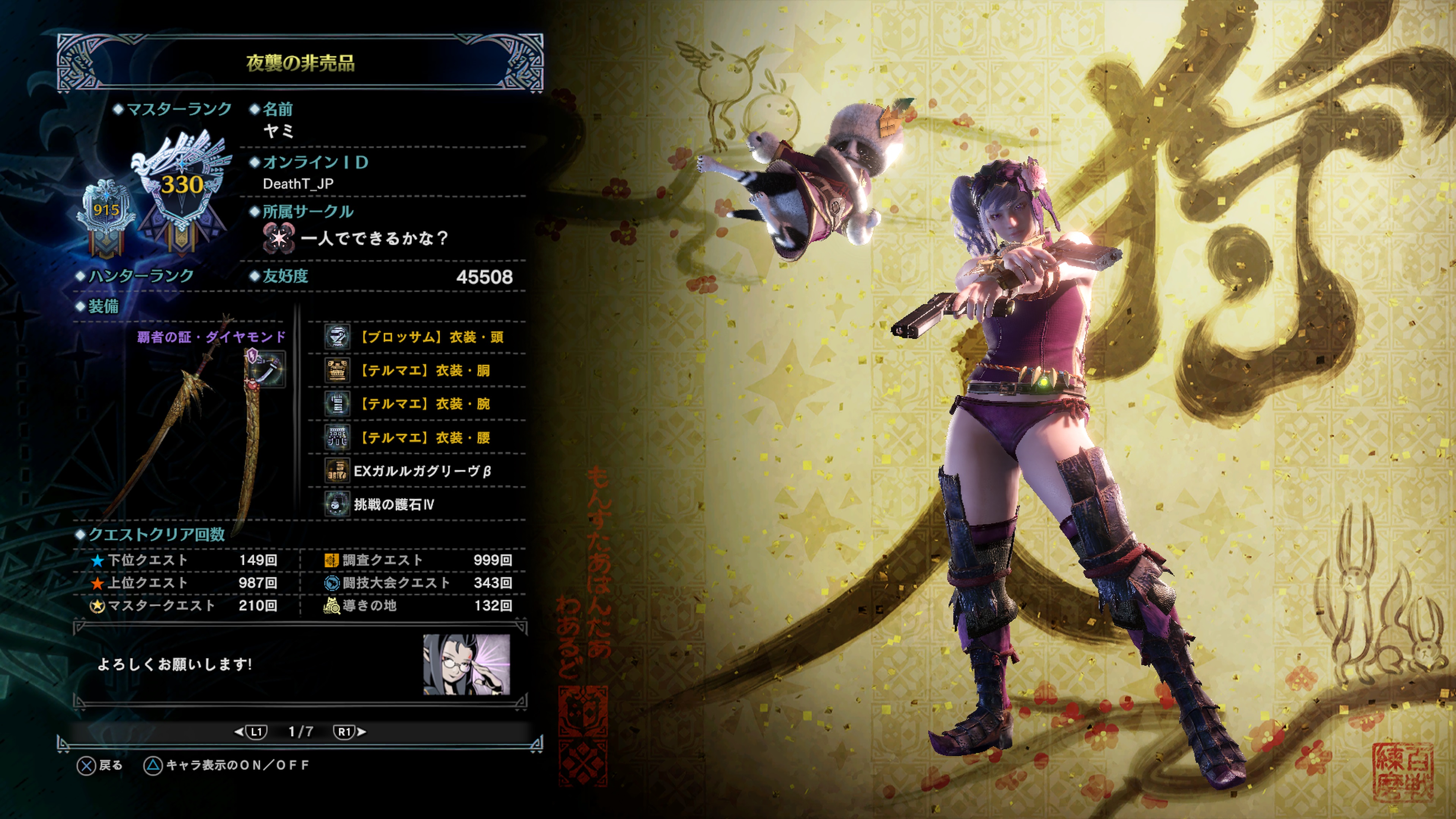Select the 【ブロッサム】衣装・頭 head armor row
This screenshot has width=1456, height=819.
(417, 337)
